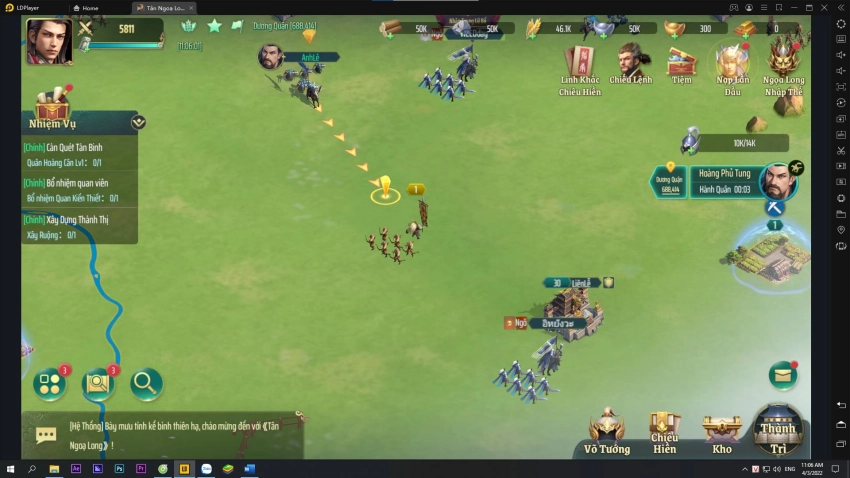850x478 pixels.
Task: Open the magnifying glass search
Action: (x=145, y=382)
